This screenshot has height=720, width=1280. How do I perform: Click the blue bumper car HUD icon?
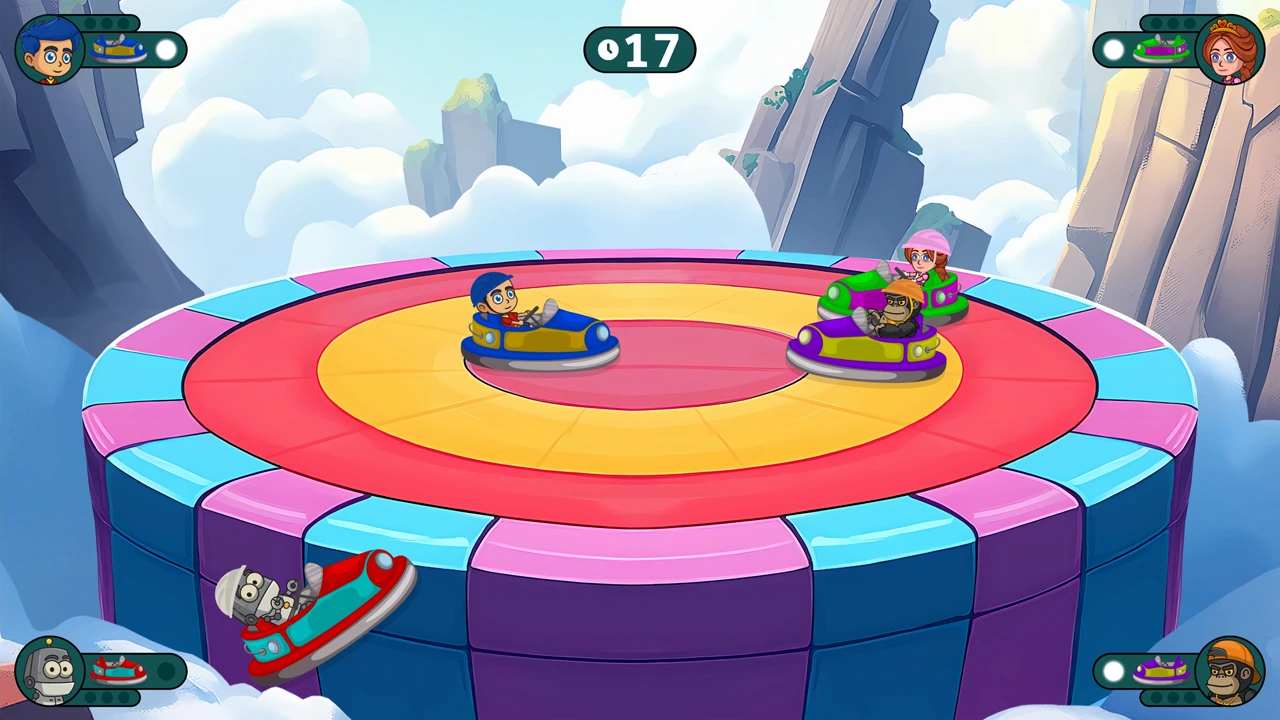pyautogui.click(x=119, y=49)
